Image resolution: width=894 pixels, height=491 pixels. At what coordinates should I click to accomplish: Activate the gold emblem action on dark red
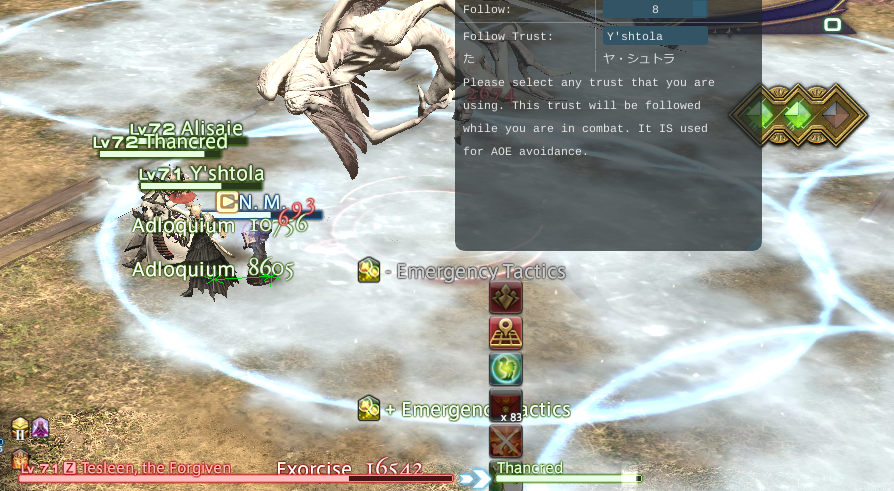pos(506,298)
